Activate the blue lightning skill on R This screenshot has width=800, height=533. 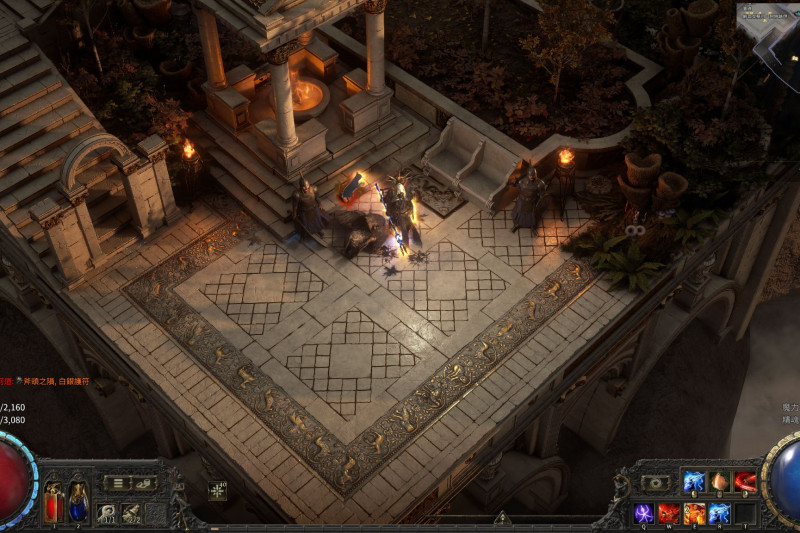[x=719, y=513]
